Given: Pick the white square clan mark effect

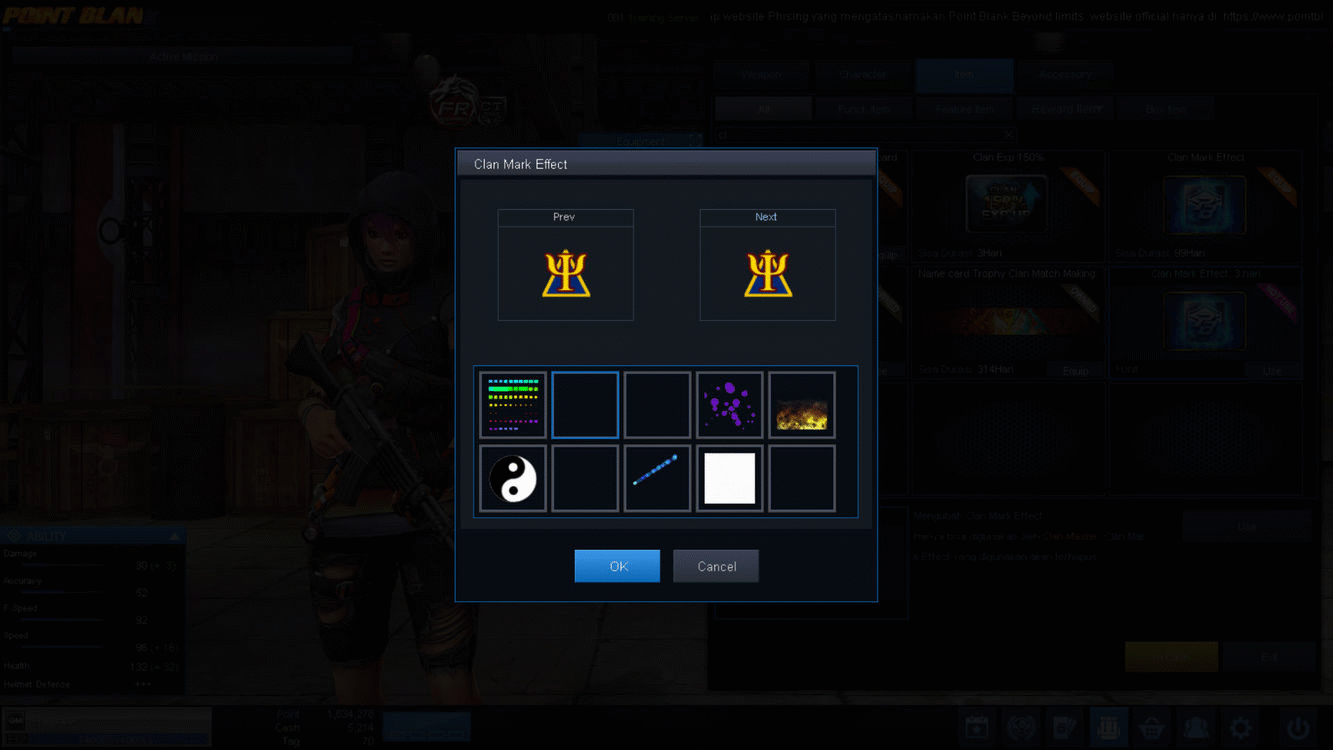Looking at the screenshot, I should [x=729, y=477].
